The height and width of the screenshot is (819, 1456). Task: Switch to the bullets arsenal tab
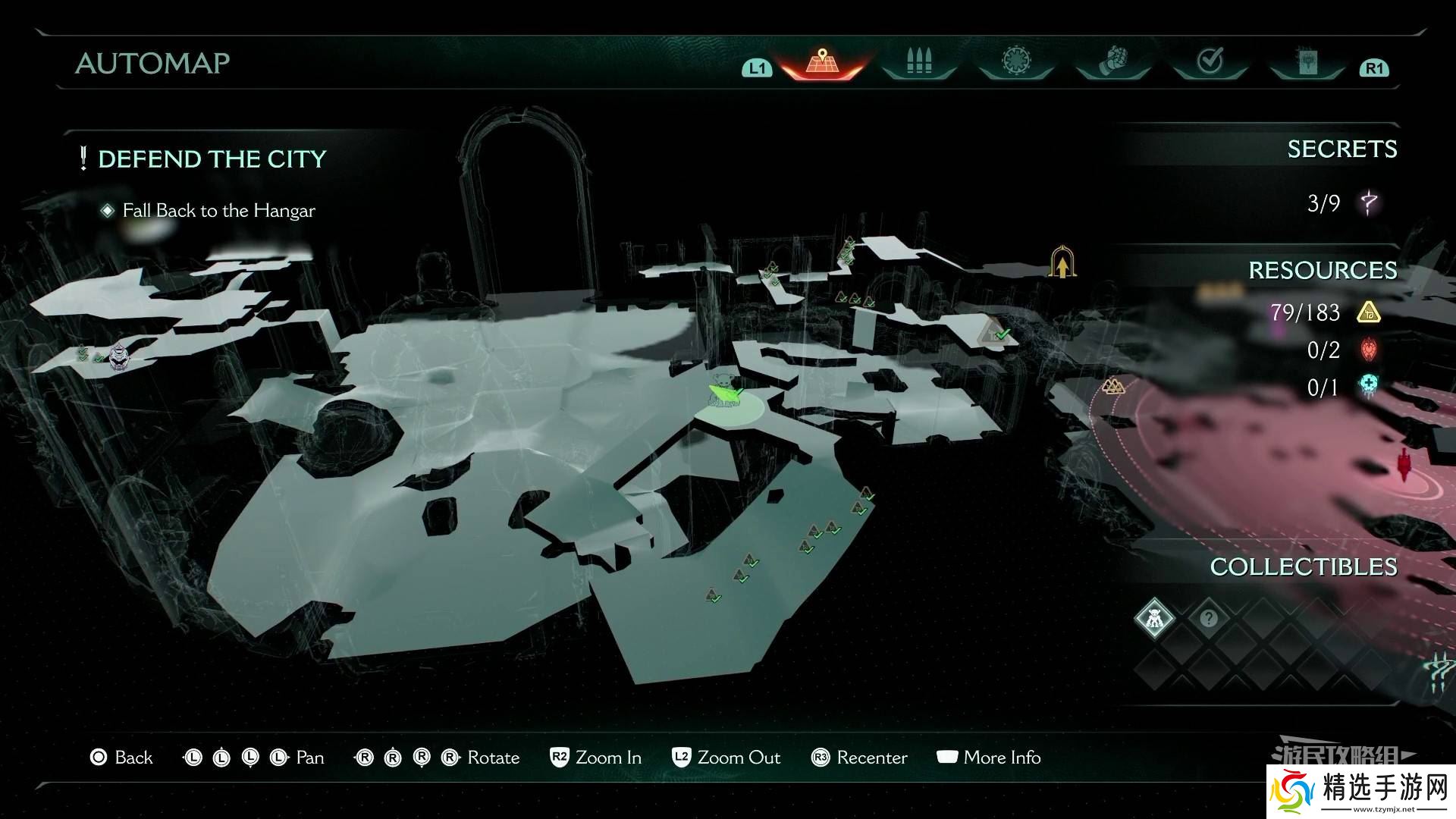click(x=918, y=62)
